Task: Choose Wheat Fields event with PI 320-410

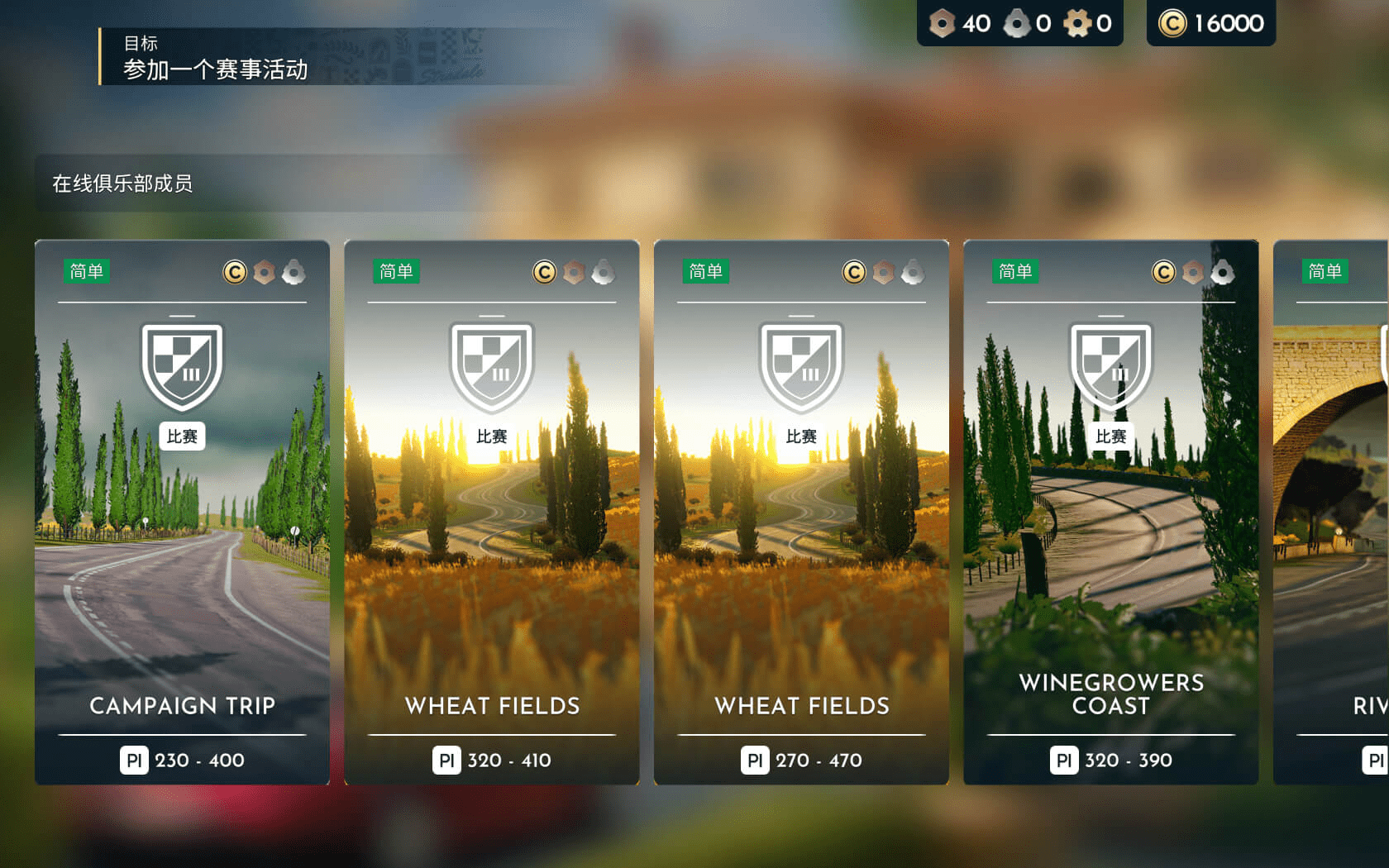Action: [491, 513]
